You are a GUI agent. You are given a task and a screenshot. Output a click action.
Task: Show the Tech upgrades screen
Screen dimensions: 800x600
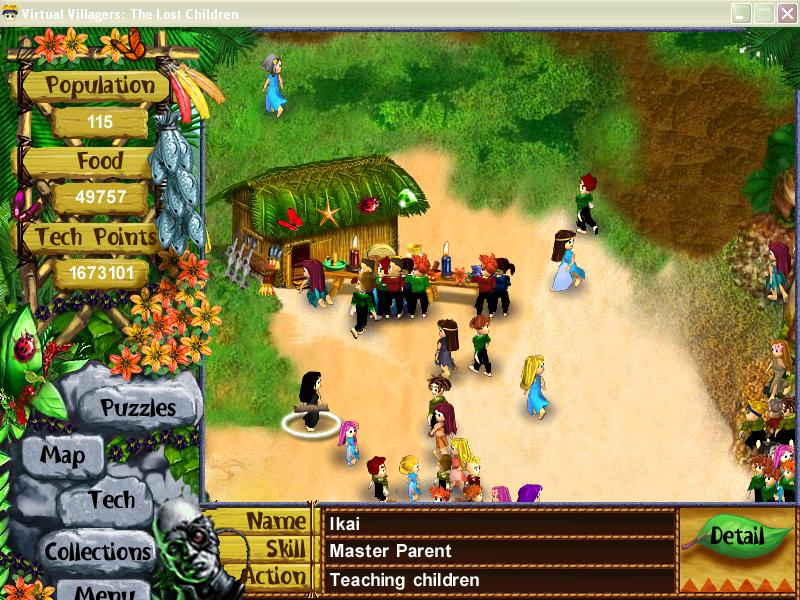110,499
